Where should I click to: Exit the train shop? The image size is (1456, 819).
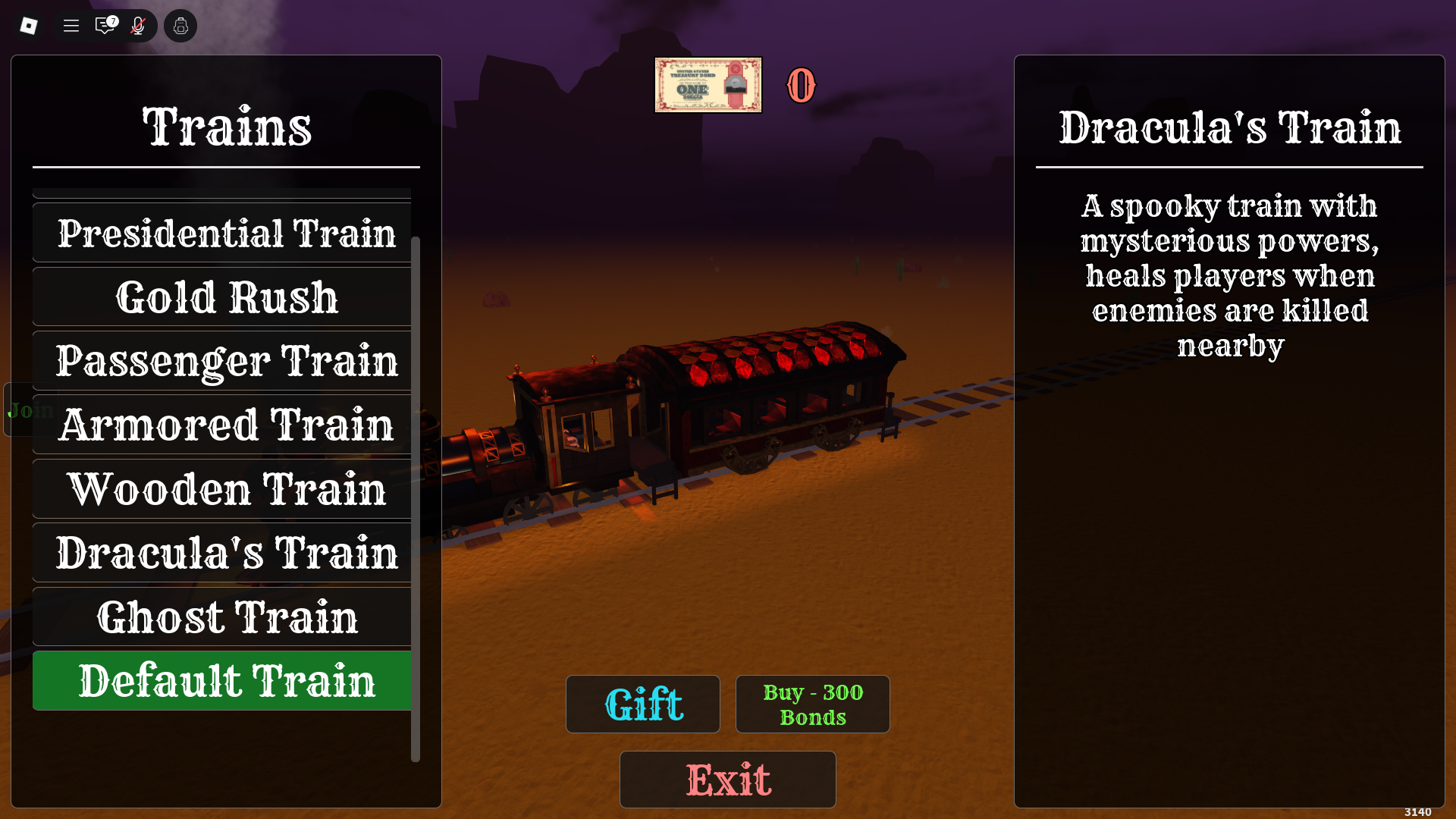point(728,780)
